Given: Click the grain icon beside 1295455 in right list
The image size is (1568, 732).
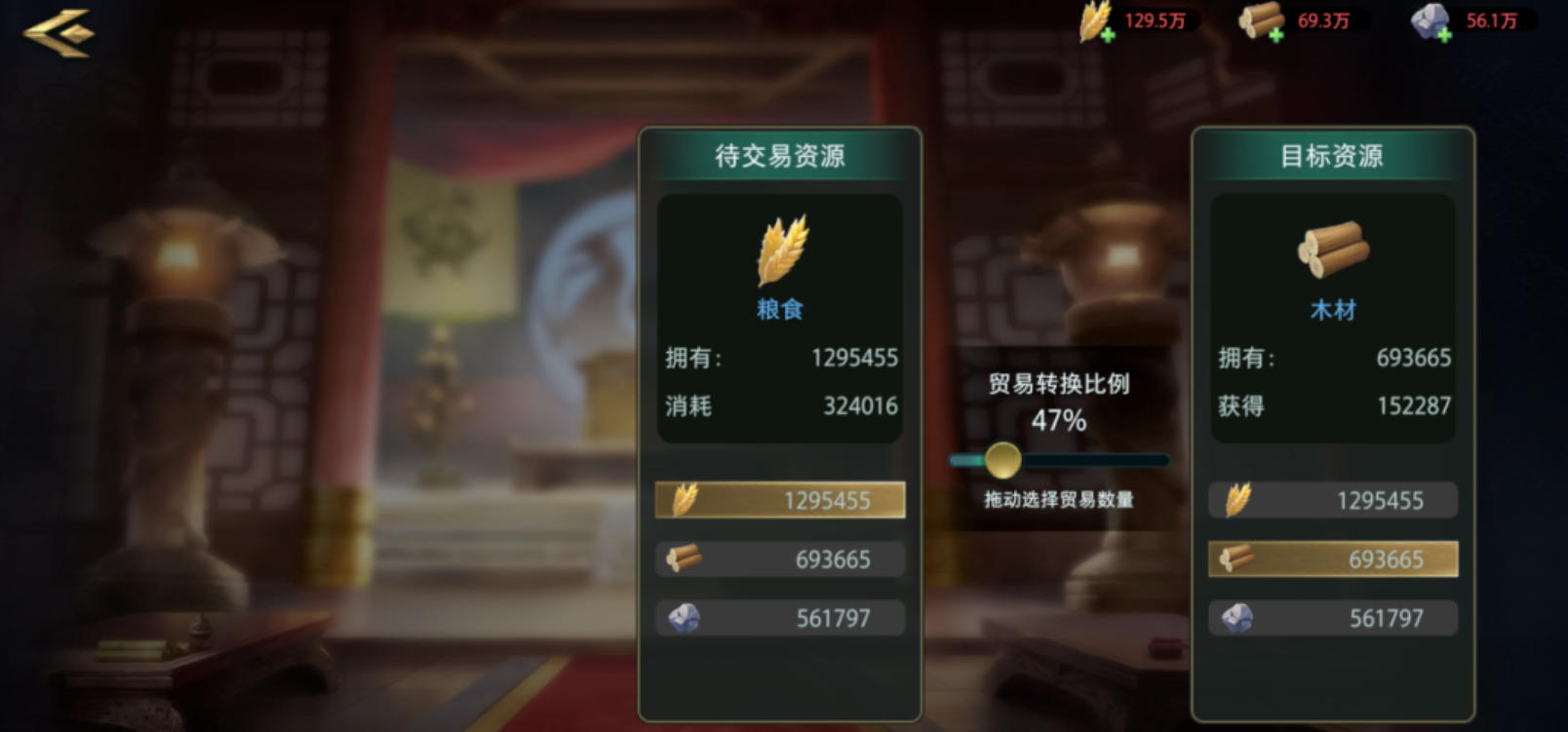Looking at the screenshot, I should click(x=1240, y=500).
